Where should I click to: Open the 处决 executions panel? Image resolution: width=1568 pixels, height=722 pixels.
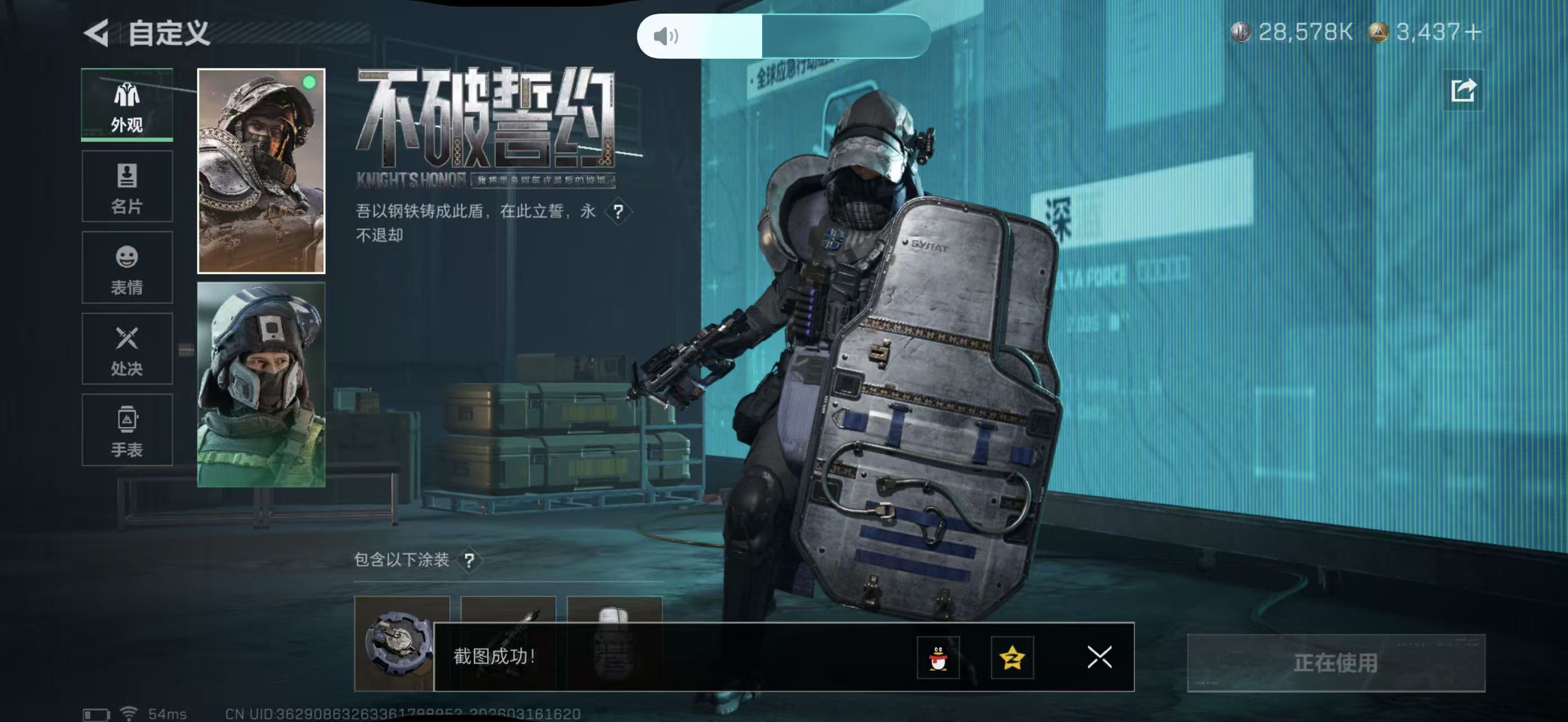(127, 349)
